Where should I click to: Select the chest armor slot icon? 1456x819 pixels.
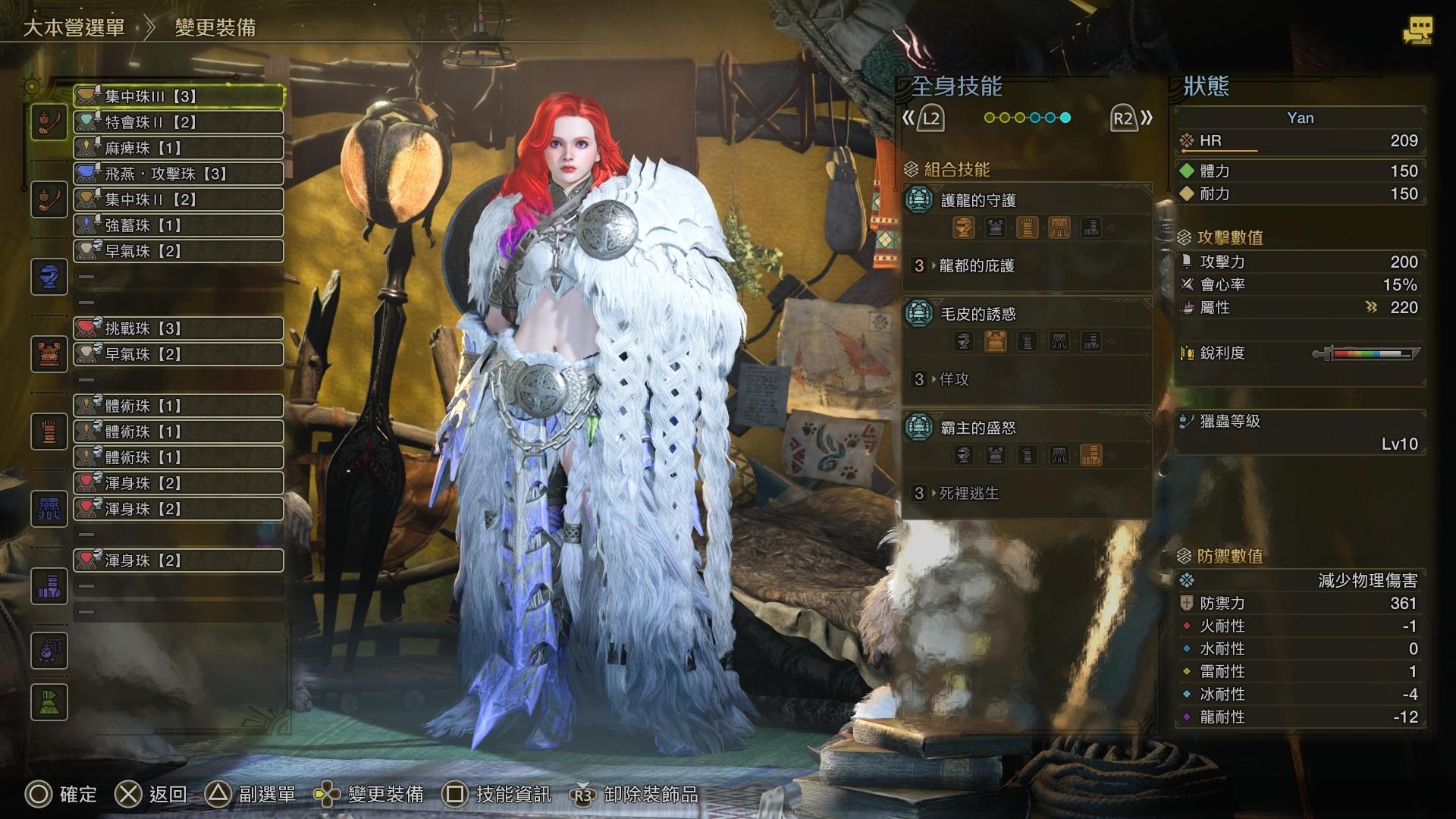click(x=49, y=354)
